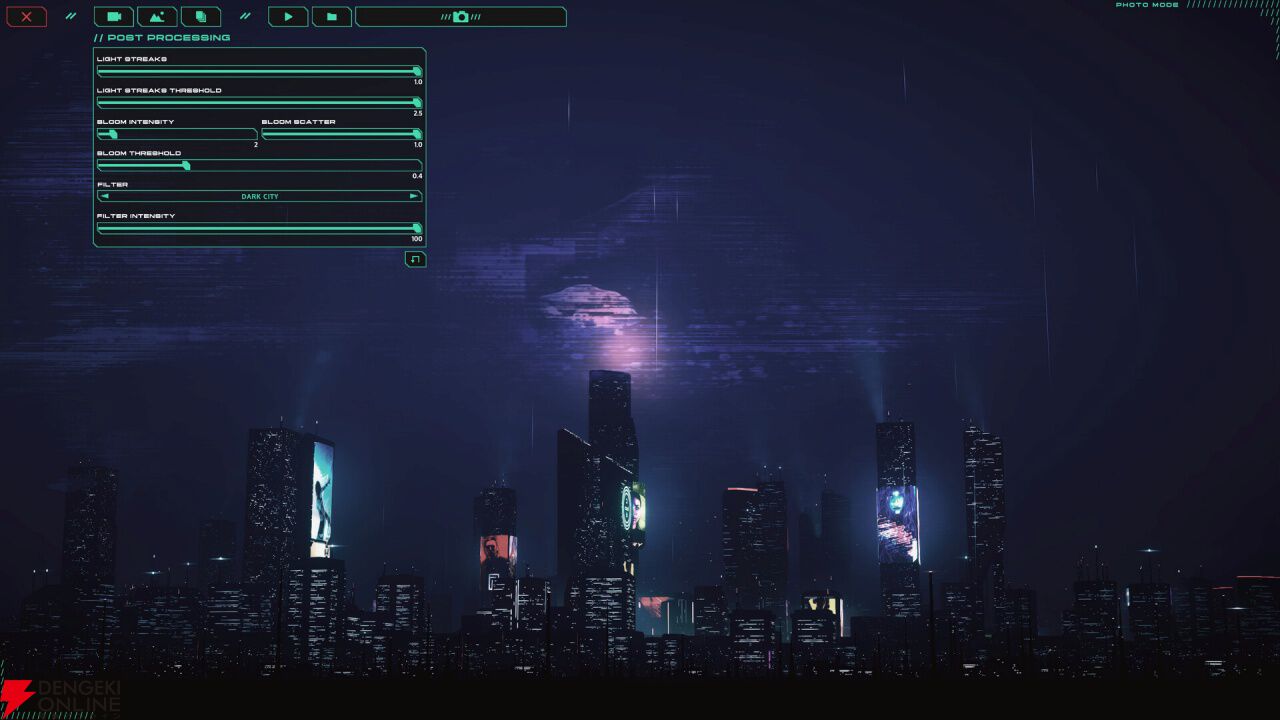Click the duplicate frames icon in toolbar
The height and width of the screenshot is (720, 1280).
point(200,16)
